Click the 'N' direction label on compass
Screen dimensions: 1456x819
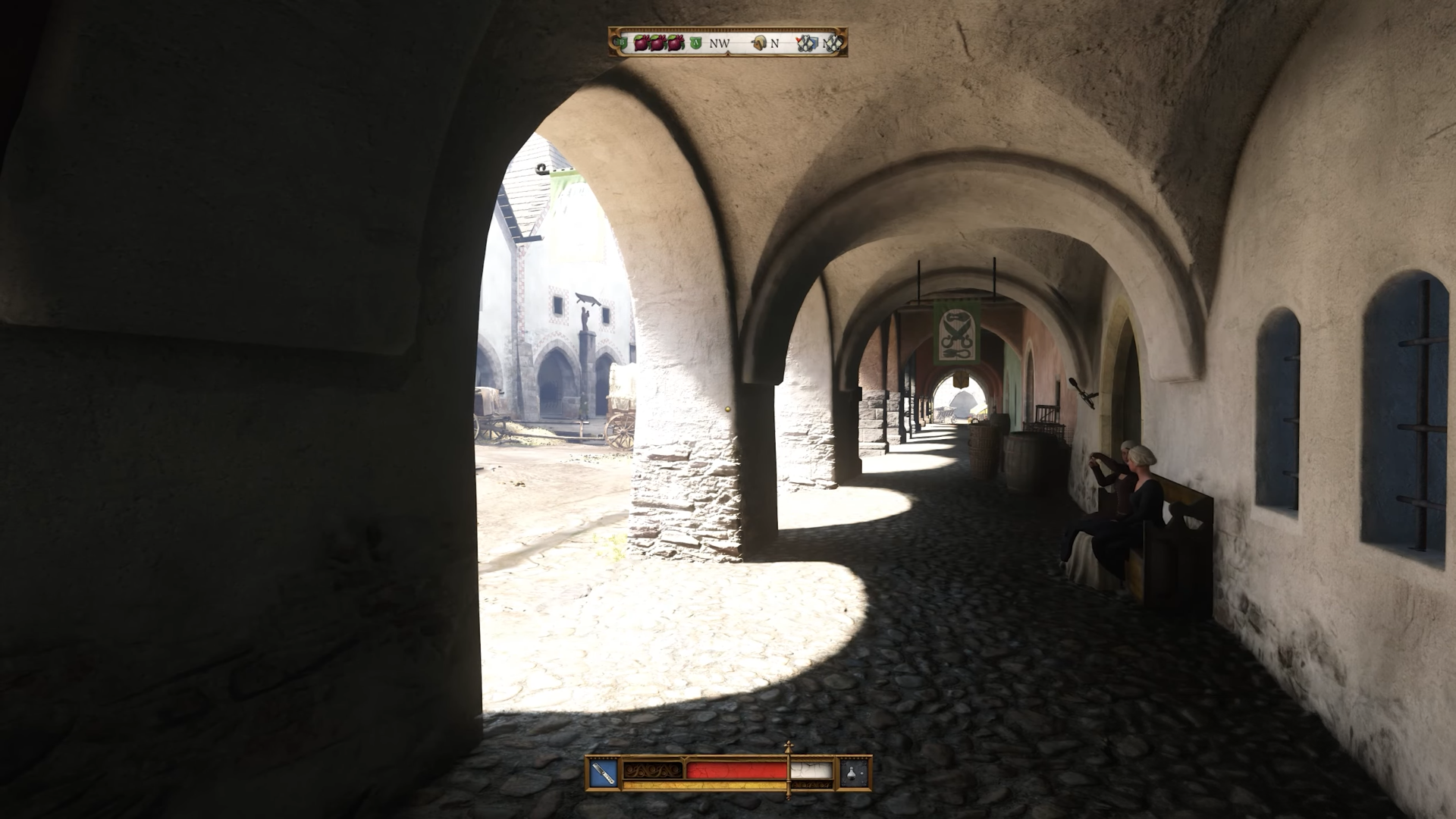click(774, 43)
